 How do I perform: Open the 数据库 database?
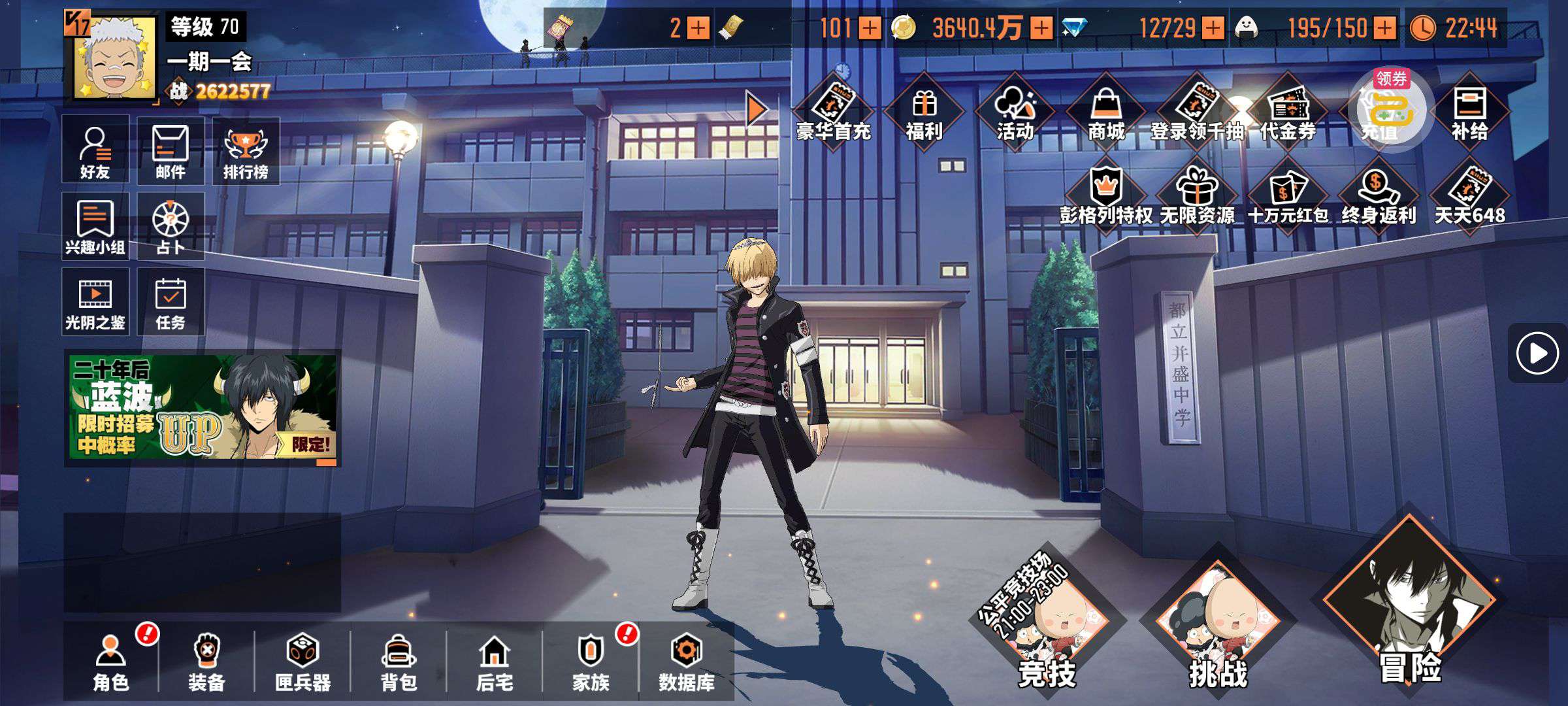(x=686, y=662)
